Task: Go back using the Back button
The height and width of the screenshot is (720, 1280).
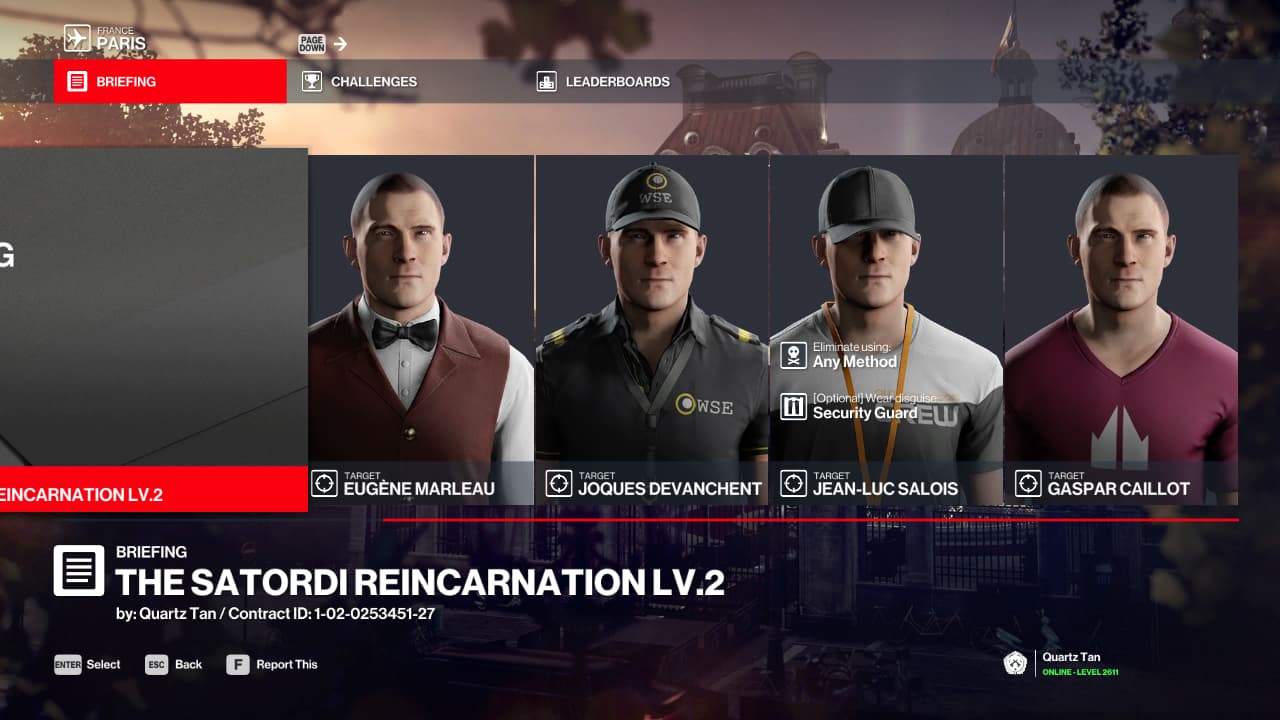Action: click(174, 664)
